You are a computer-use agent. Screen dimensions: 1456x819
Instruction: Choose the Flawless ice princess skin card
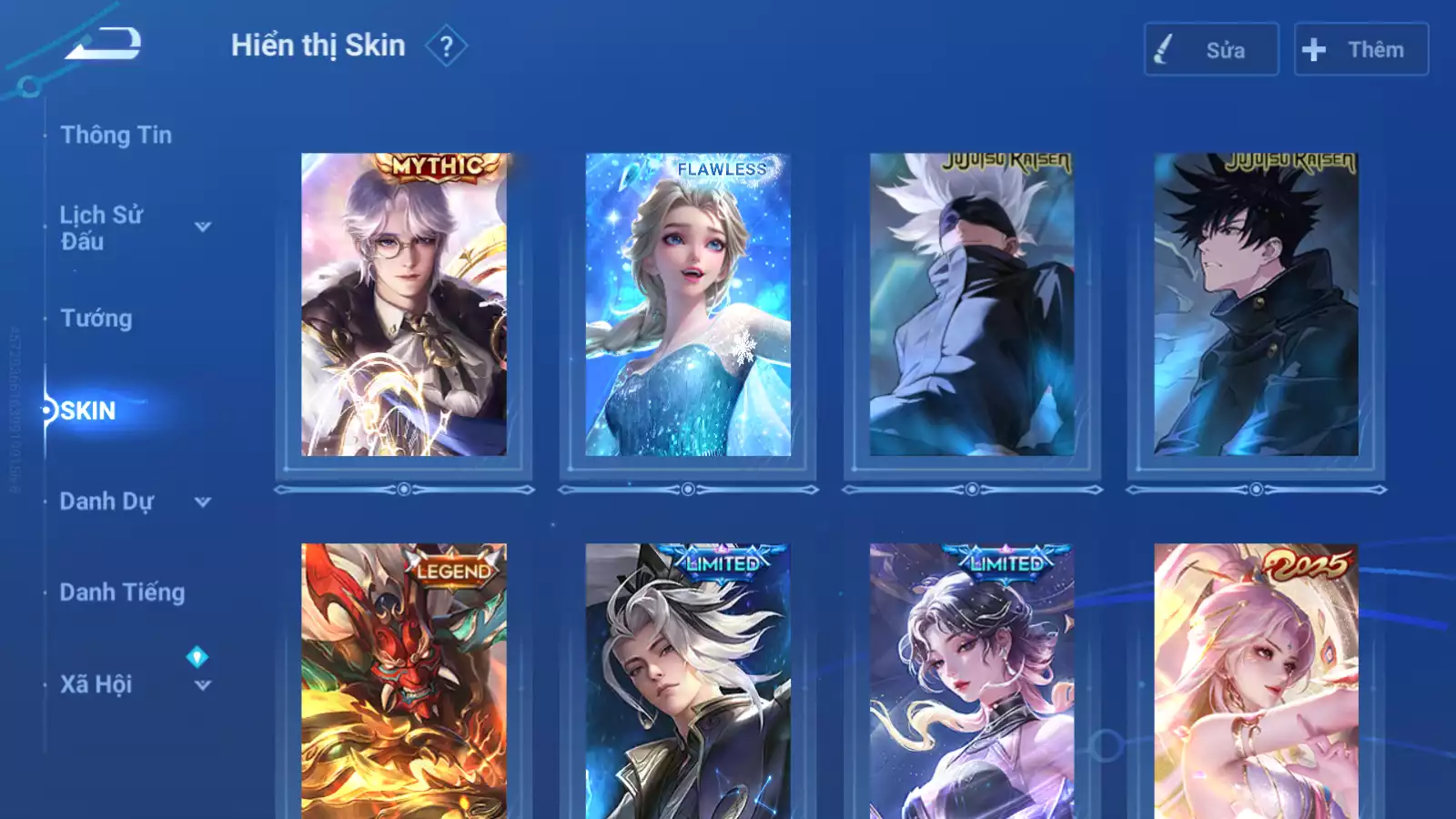tap(688, 305)
